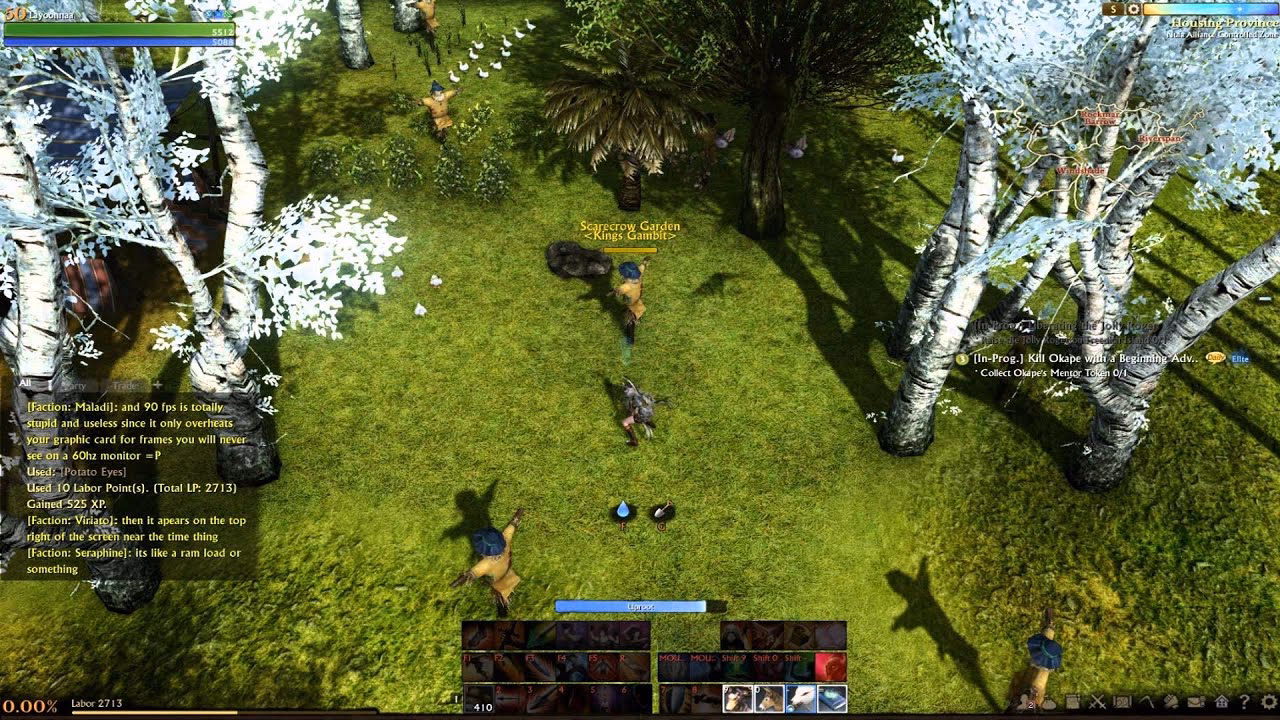Open the world map icon

[x=1122, y=703]
